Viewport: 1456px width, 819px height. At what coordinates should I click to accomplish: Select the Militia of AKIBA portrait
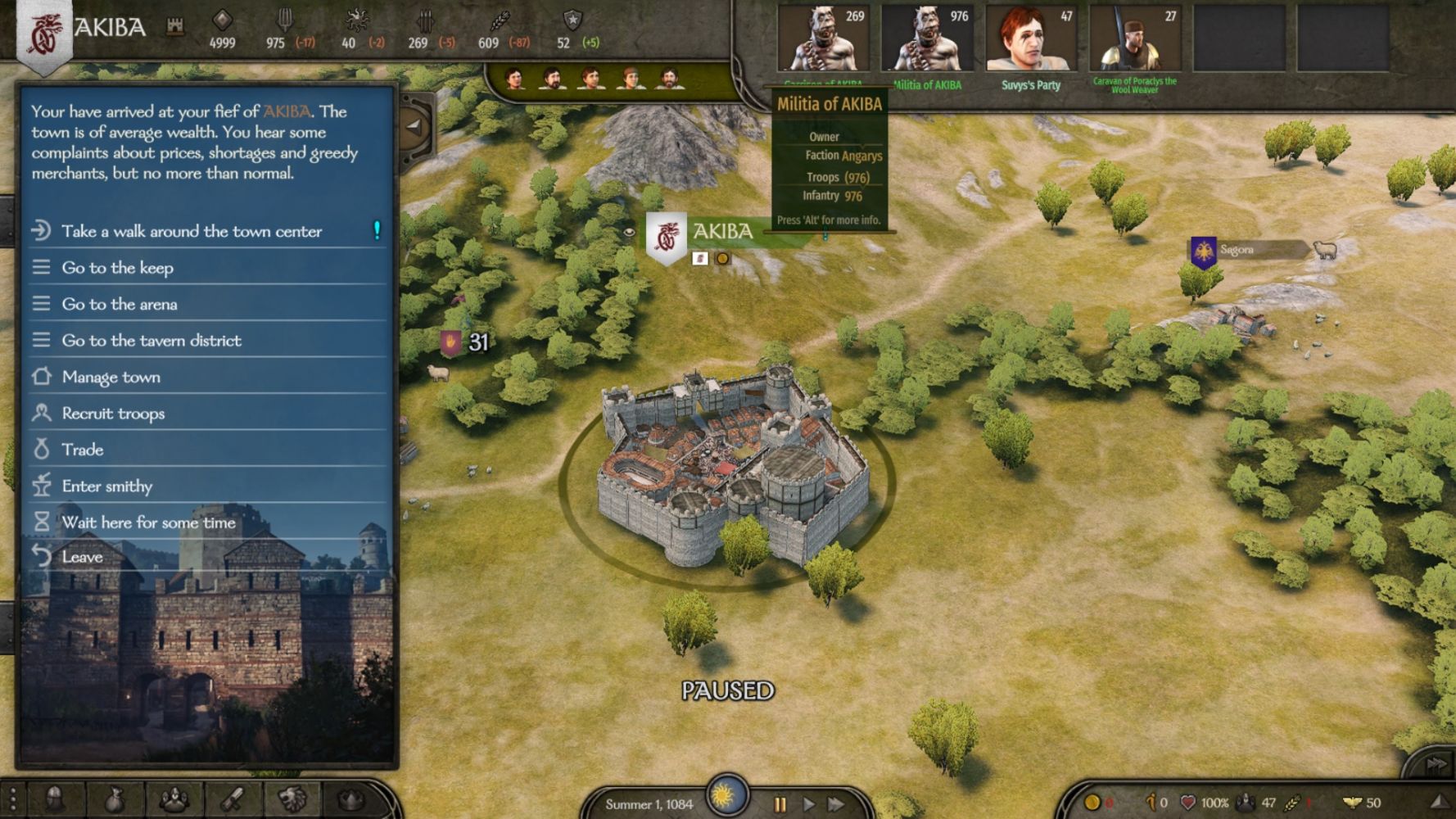coord(926,41)
